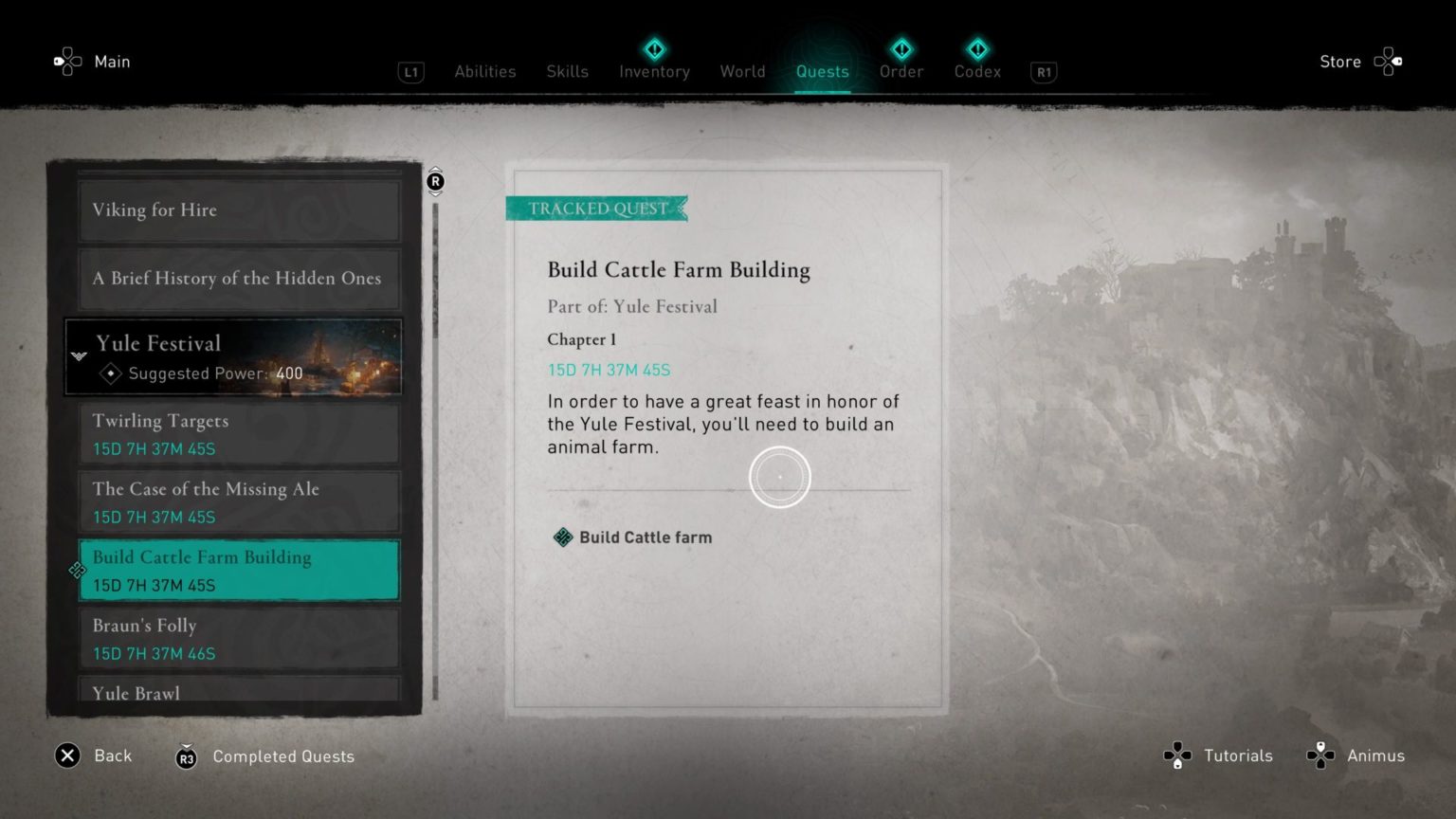Collapse the Yule Festival chevron arrow

(79, 357)
